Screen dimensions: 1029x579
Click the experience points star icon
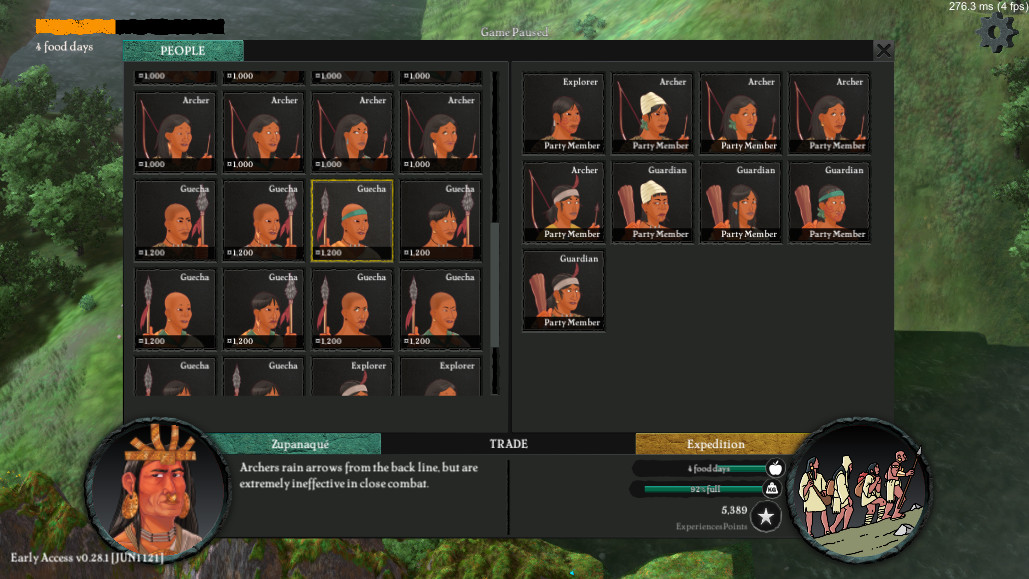(x=766, y=516)
